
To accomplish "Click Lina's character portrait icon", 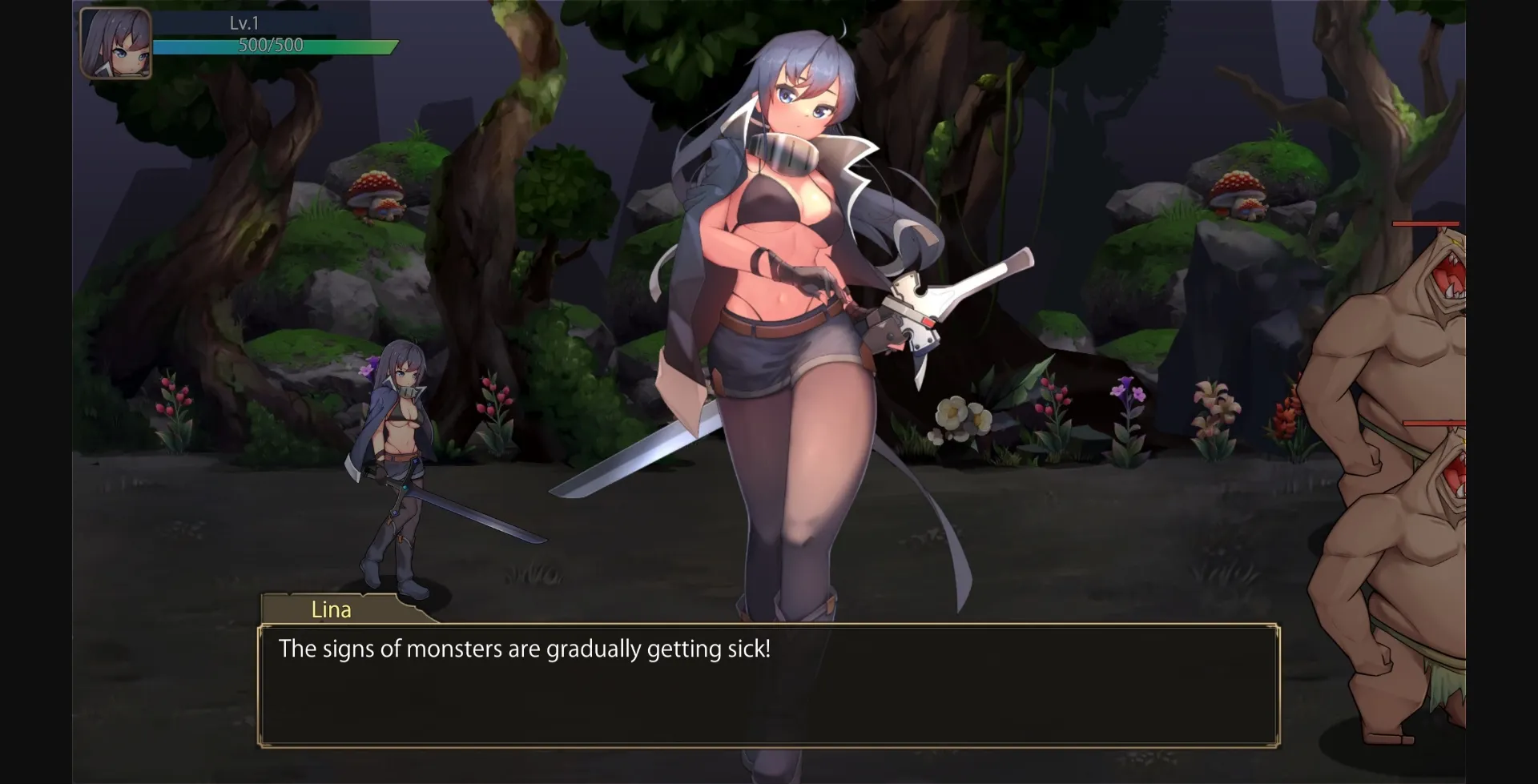I will pos(115,44).
